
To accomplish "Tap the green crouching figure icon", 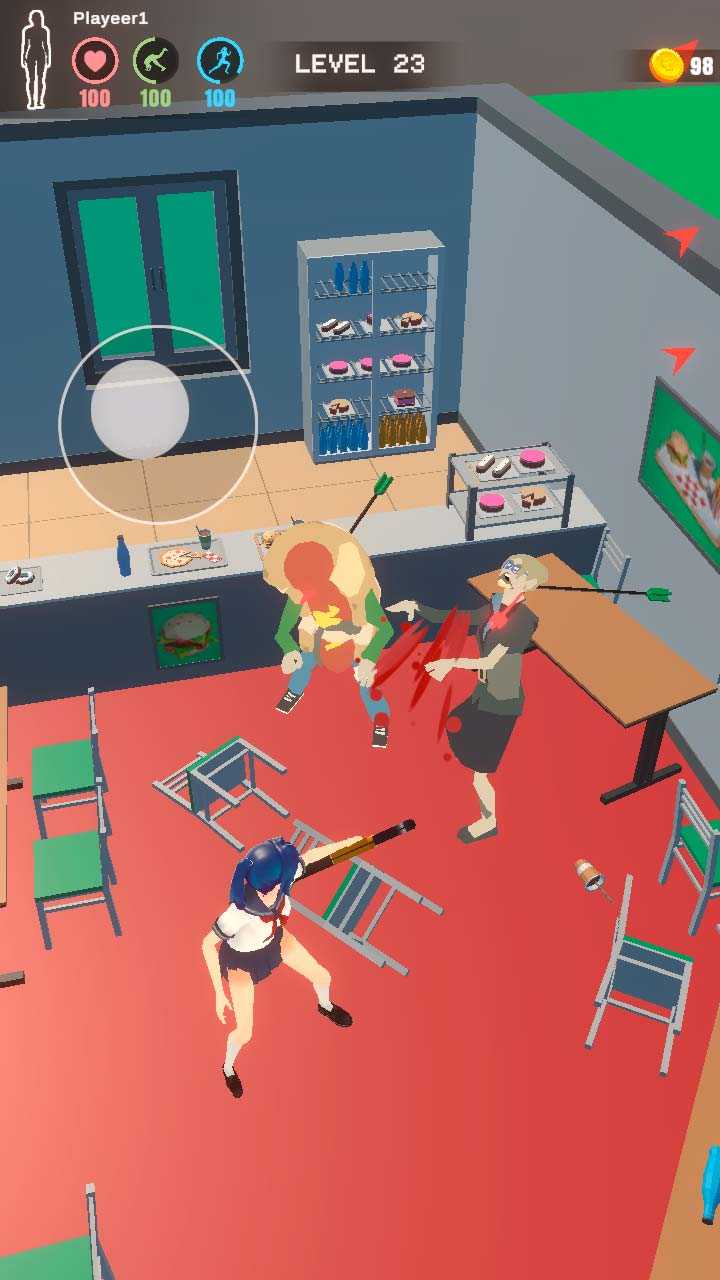I will pyautogui.click(x=156, y=61).
